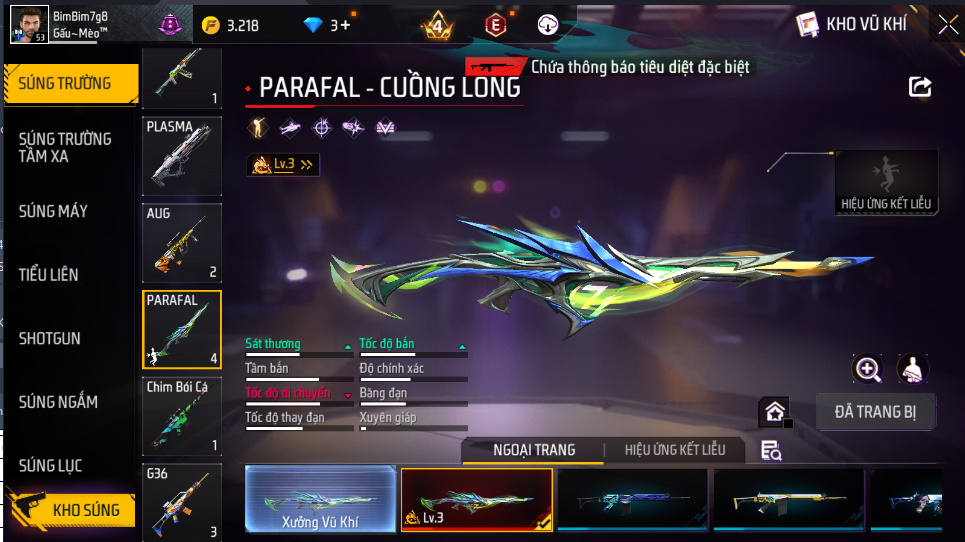Click the share icon
The height and width of the screenshot is (542, 965).
point(920,87)
